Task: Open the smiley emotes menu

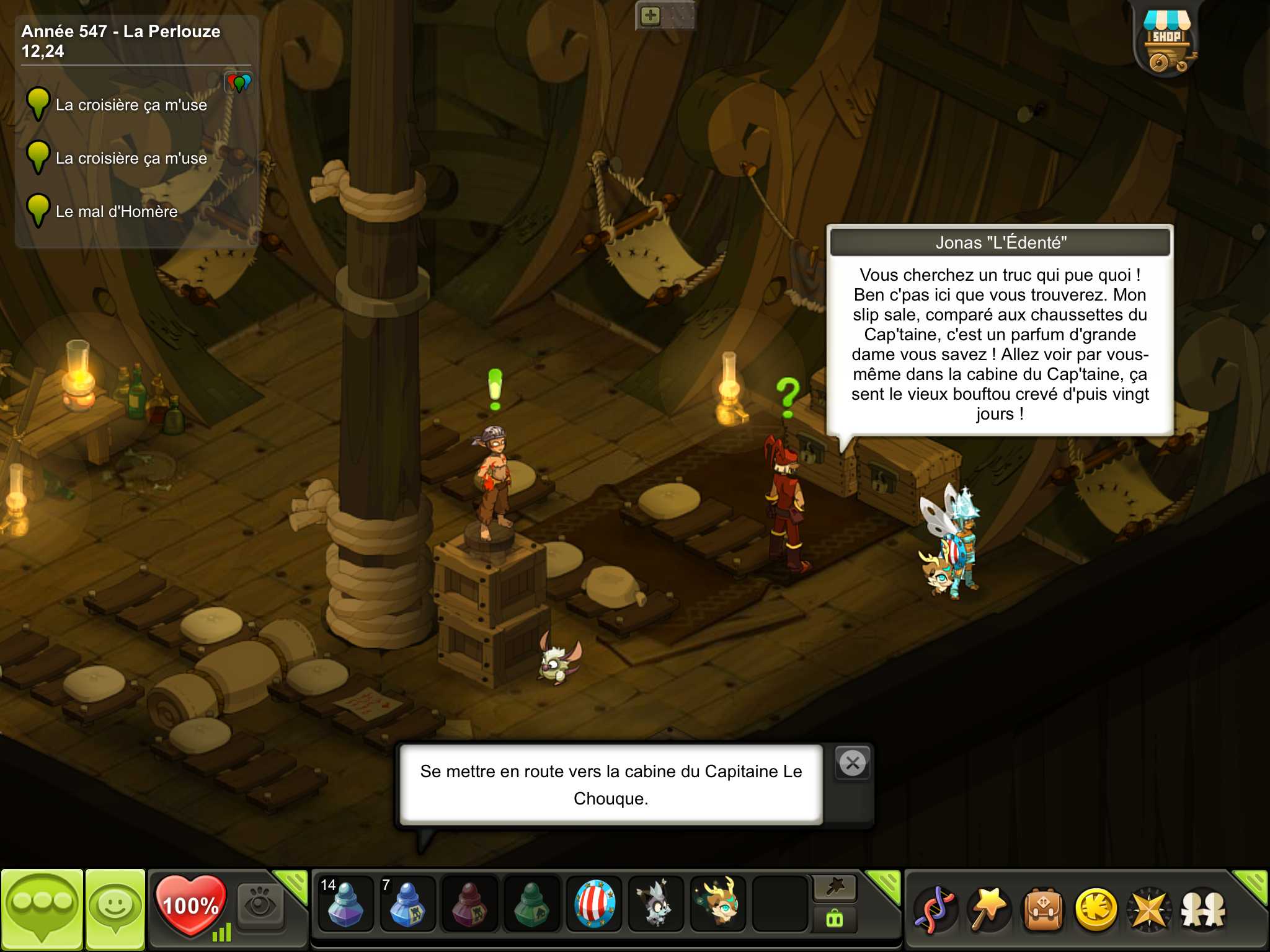Action: pyautogui.click(x=115, y=909)
